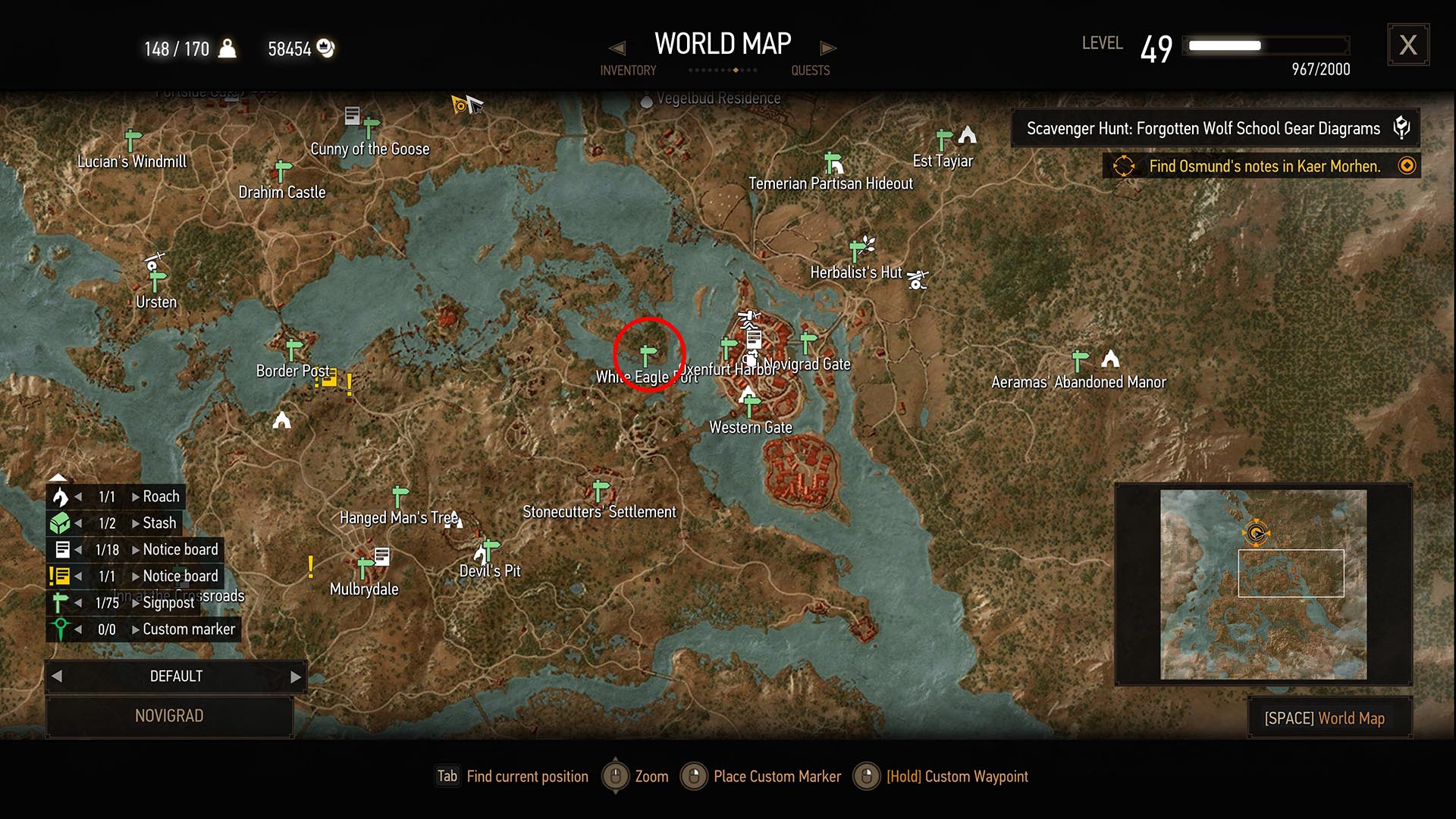Click the minimap overview in the corner
The height and width of the screenshot is (819, 1456).
[1263, 584]
